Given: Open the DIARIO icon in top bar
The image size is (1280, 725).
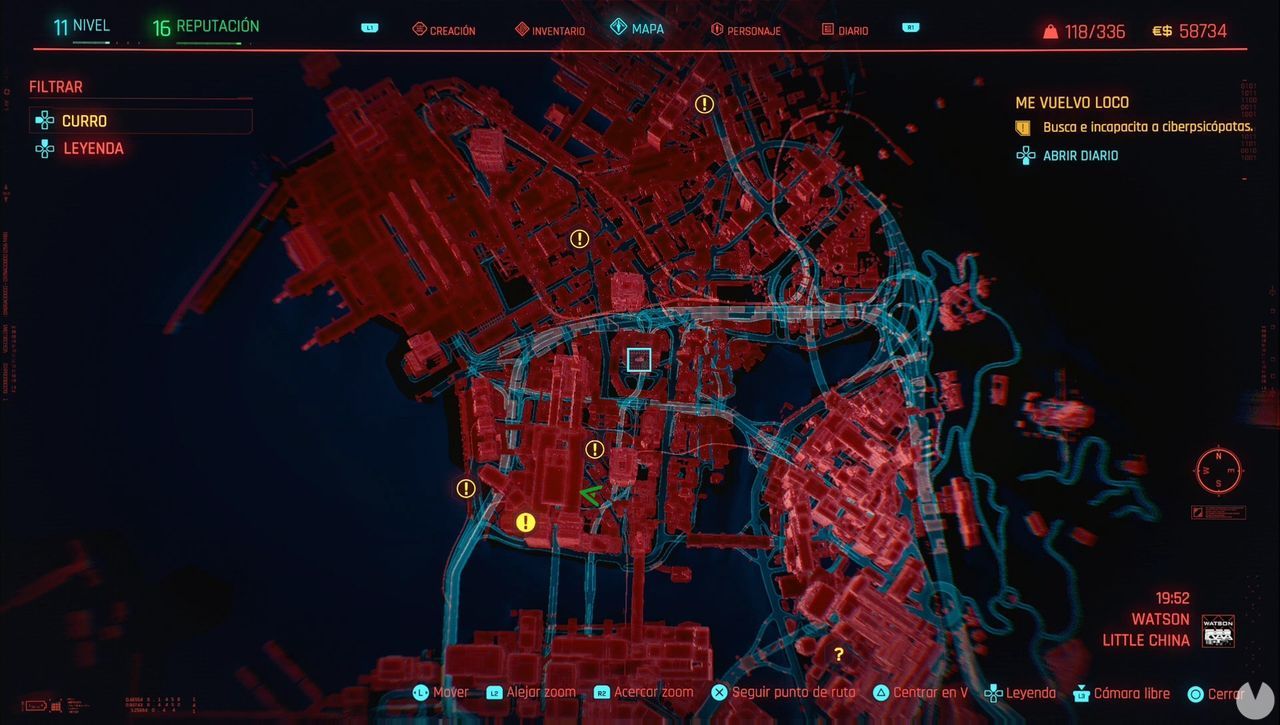Looking at the screenshot, I should tap(825, 29).
